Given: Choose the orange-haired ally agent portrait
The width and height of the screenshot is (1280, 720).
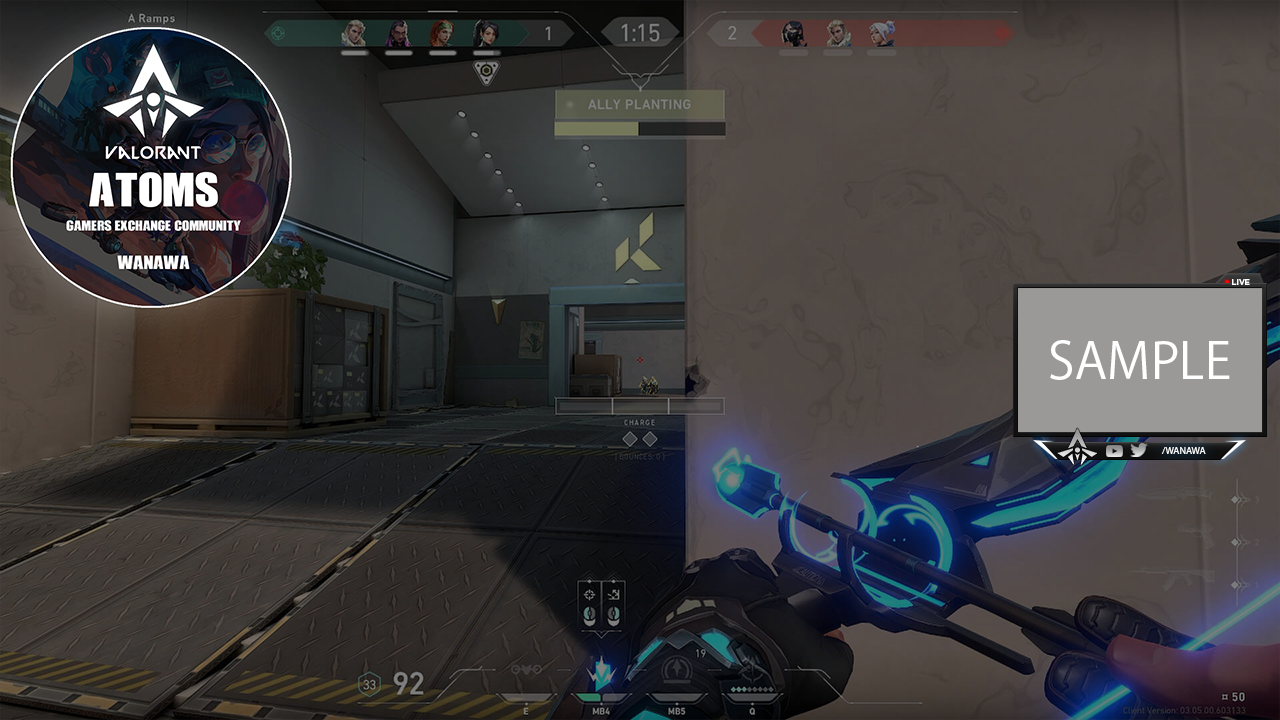Looking at the screenshot, I should pyautogui.click(x=441, y=34).
